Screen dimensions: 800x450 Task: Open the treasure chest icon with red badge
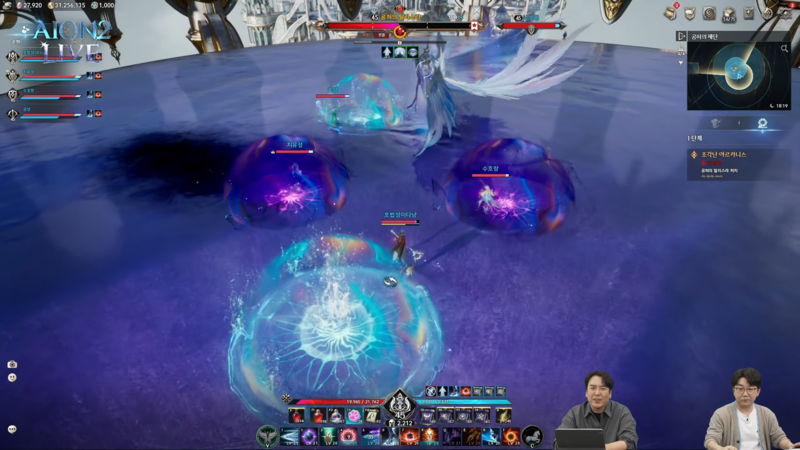tap(670, 13)
